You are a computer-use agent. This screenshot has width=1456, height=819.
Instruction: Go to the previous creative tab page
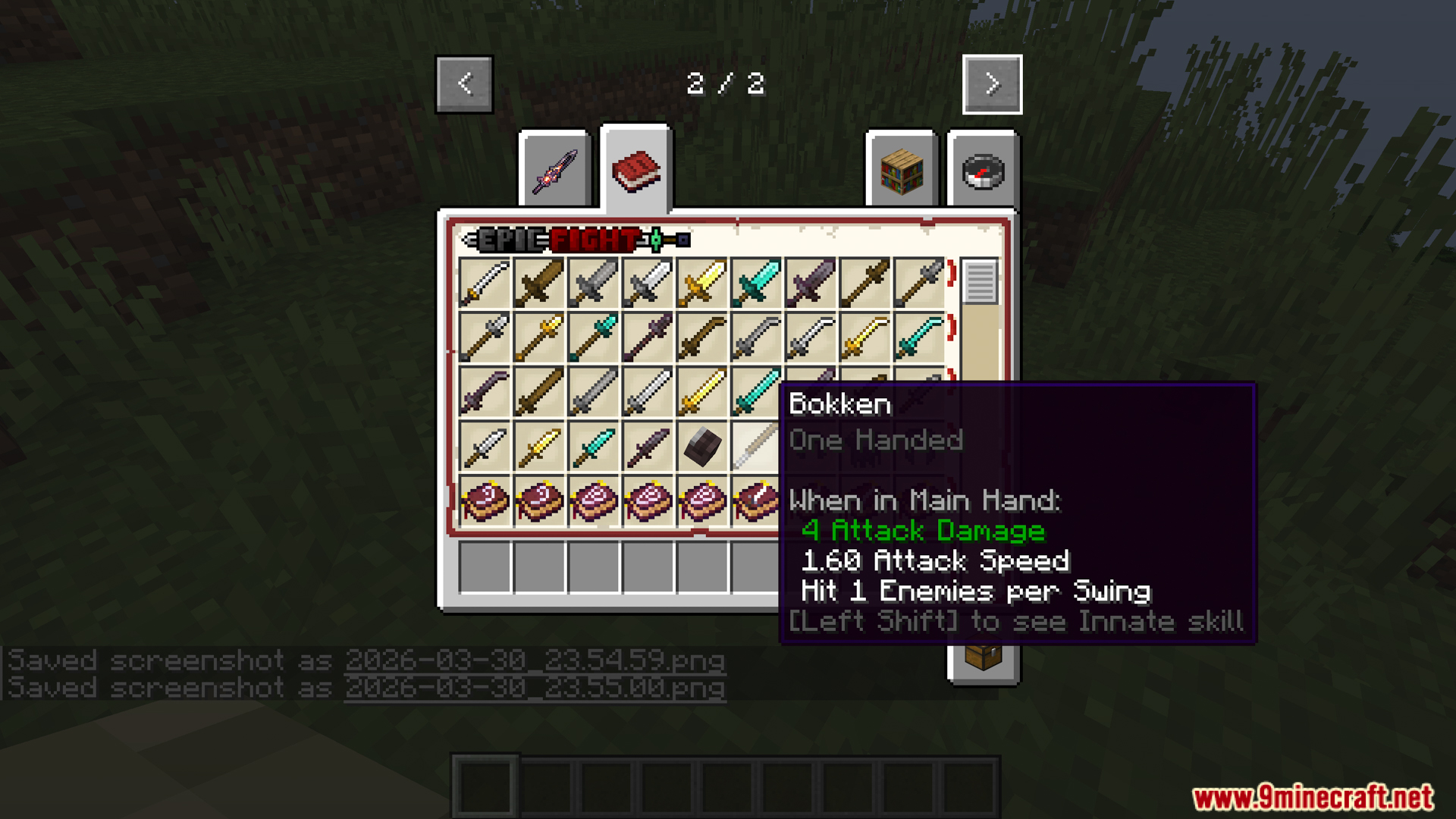click(x=464, y=84)
